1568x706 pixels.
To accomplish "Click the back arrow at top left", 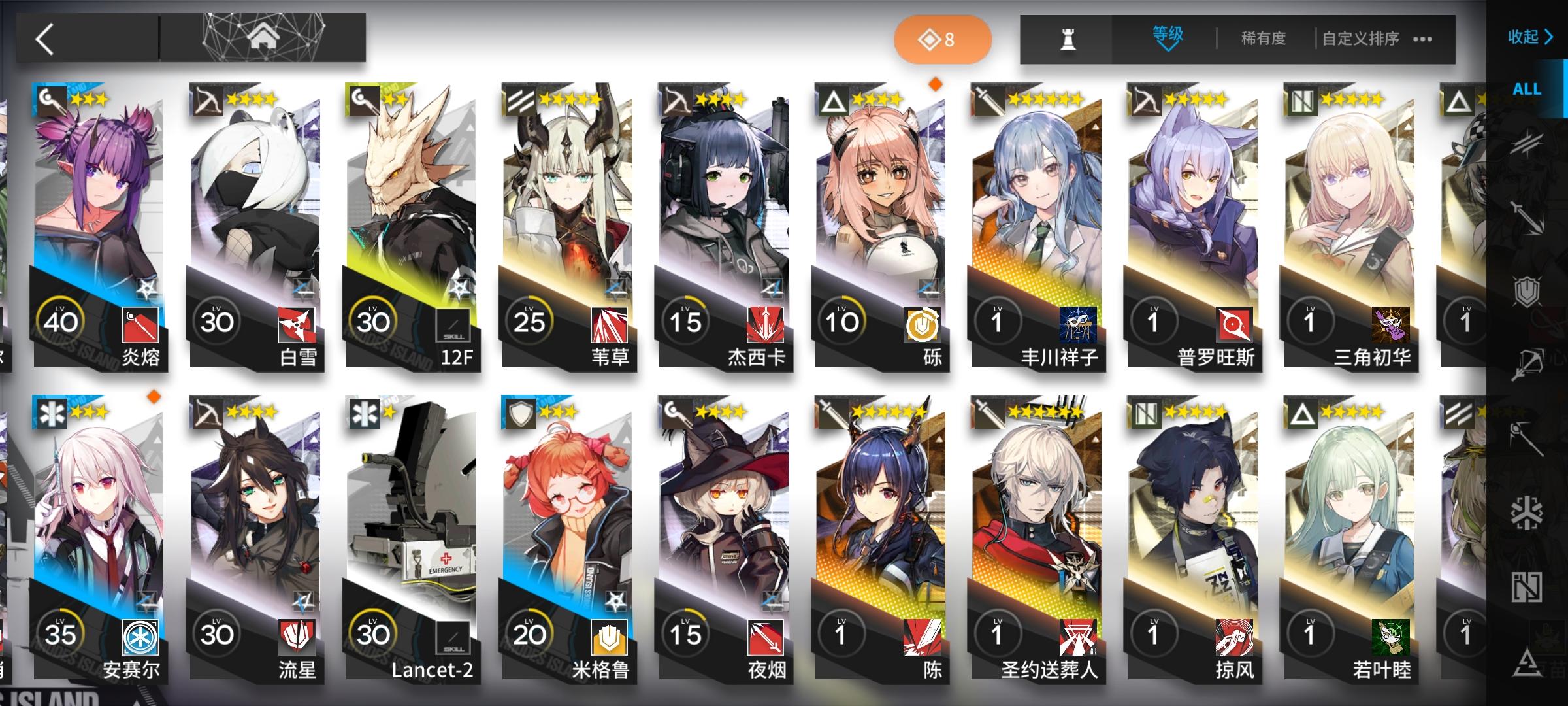I will point(43,39).
